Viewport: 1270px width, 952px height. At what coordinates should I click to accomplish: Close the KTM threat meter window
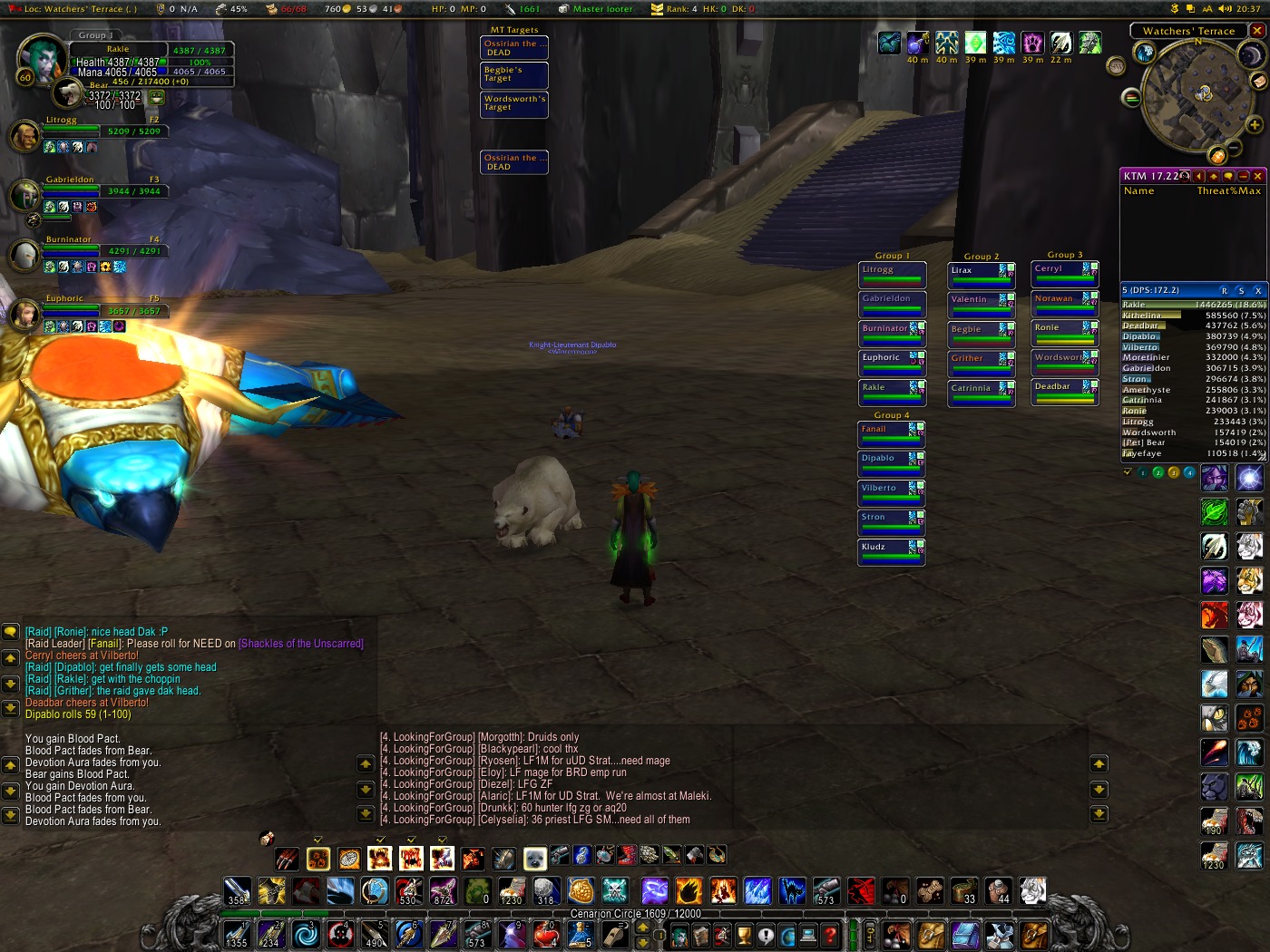(x=1257, y=176)
